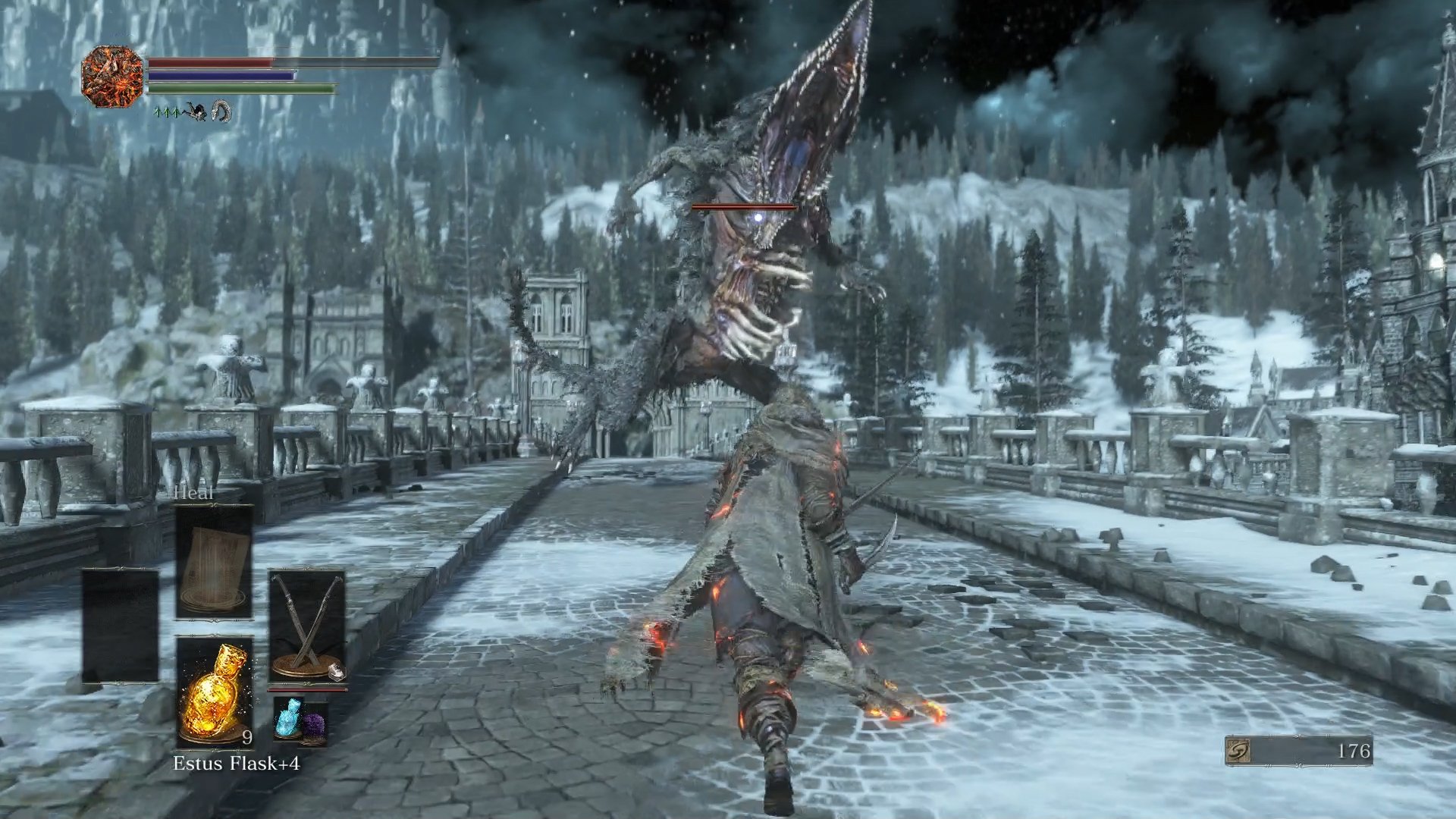The height and width of the screenshot is (819, 1456).
Task: Click the flask quantity number 9
Action: click(x=246, y=737)
